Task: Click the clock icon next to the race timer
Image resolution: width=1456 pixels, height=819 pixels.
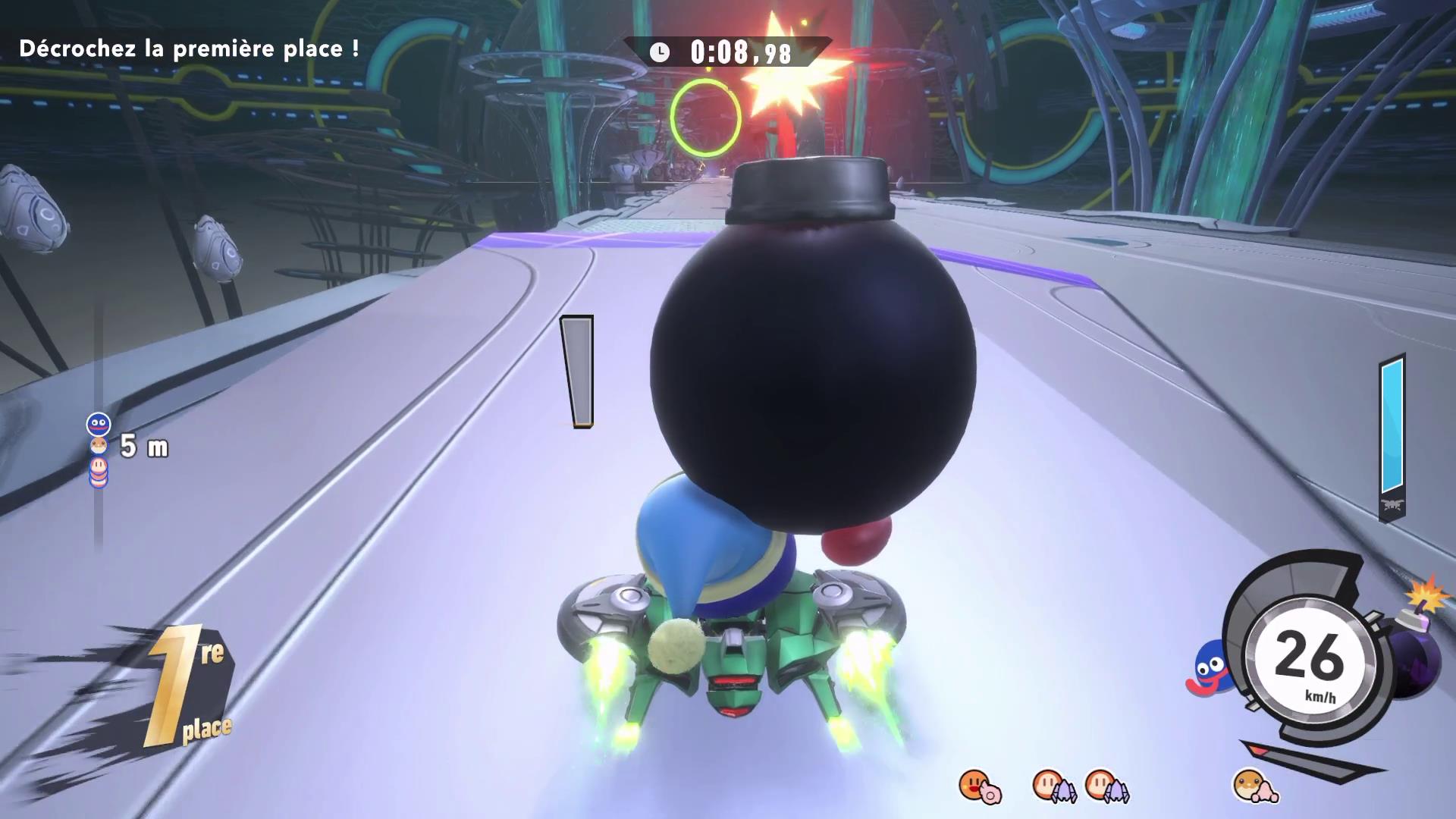Action: (659, 52)
